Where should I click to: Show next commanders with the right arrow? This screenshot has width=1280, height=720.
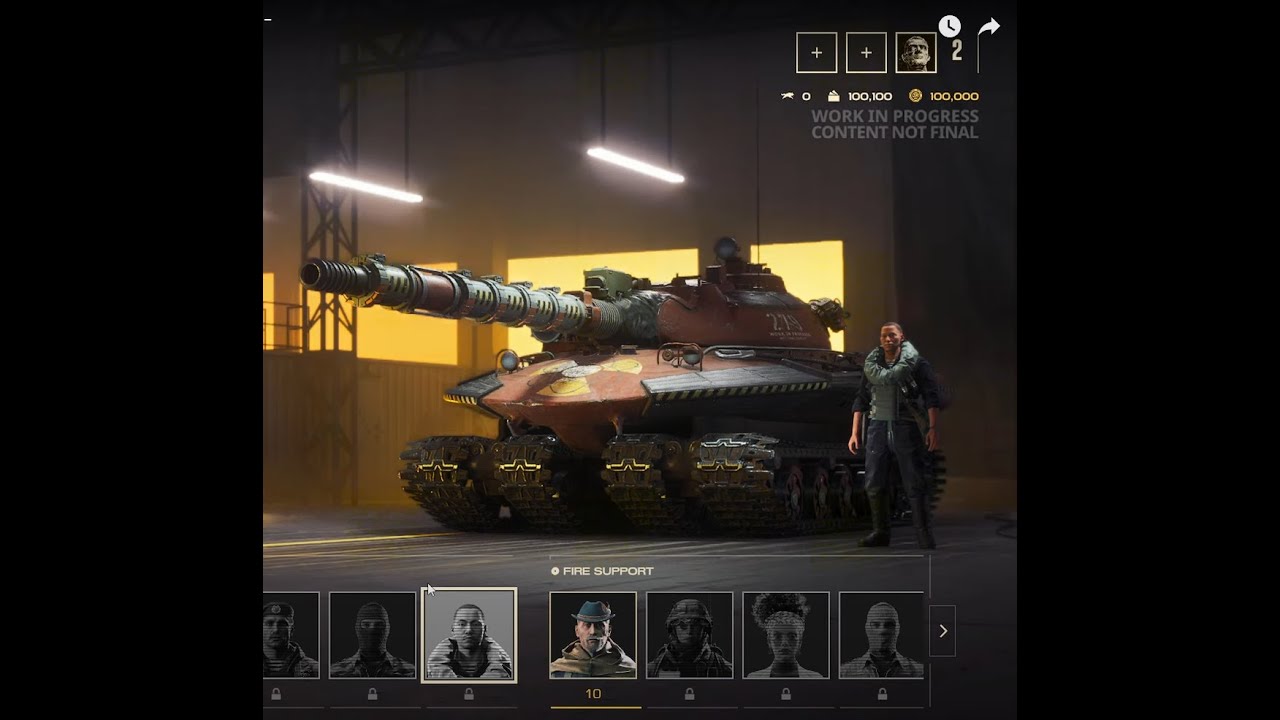(942, 631)
